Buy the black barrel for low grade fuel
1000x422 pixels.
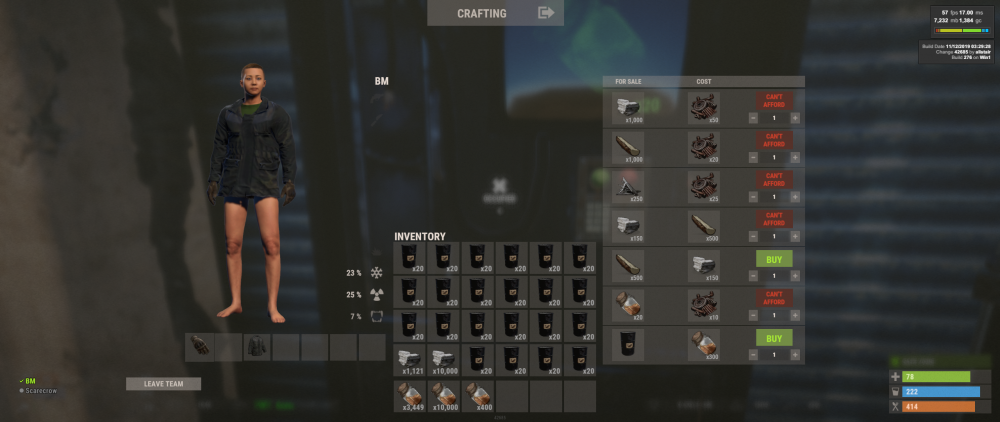point(773,338)
